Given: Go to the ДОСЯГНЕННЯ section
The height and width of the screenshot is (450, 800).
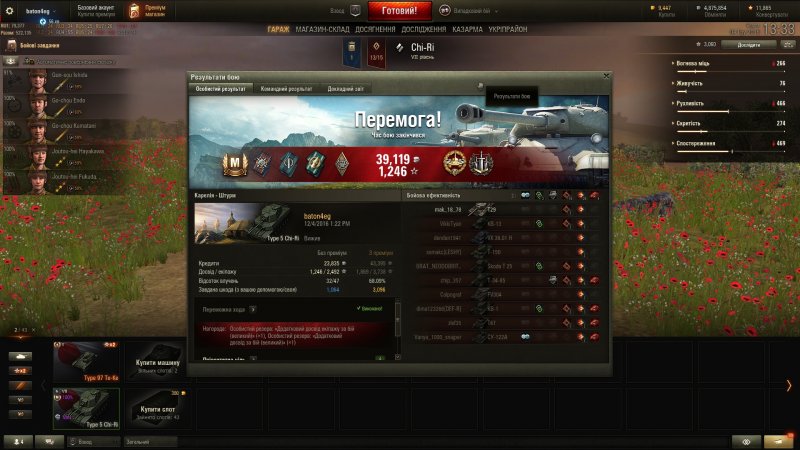Looking at the screenshot, I should [373, 30].
